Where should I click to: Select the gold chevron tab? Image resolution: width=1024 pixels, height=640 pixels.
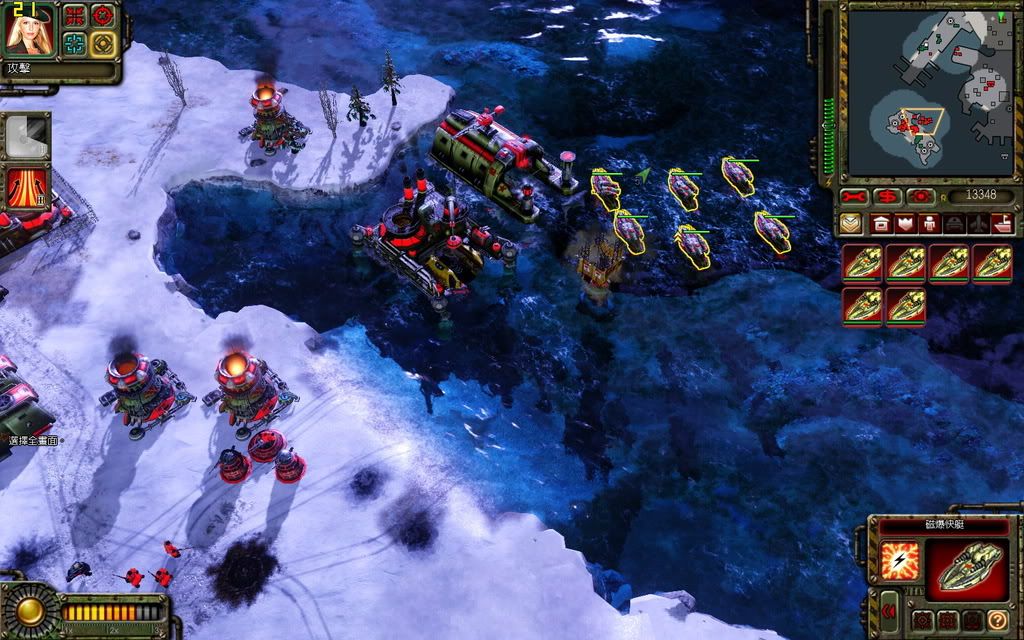point(851,224)
